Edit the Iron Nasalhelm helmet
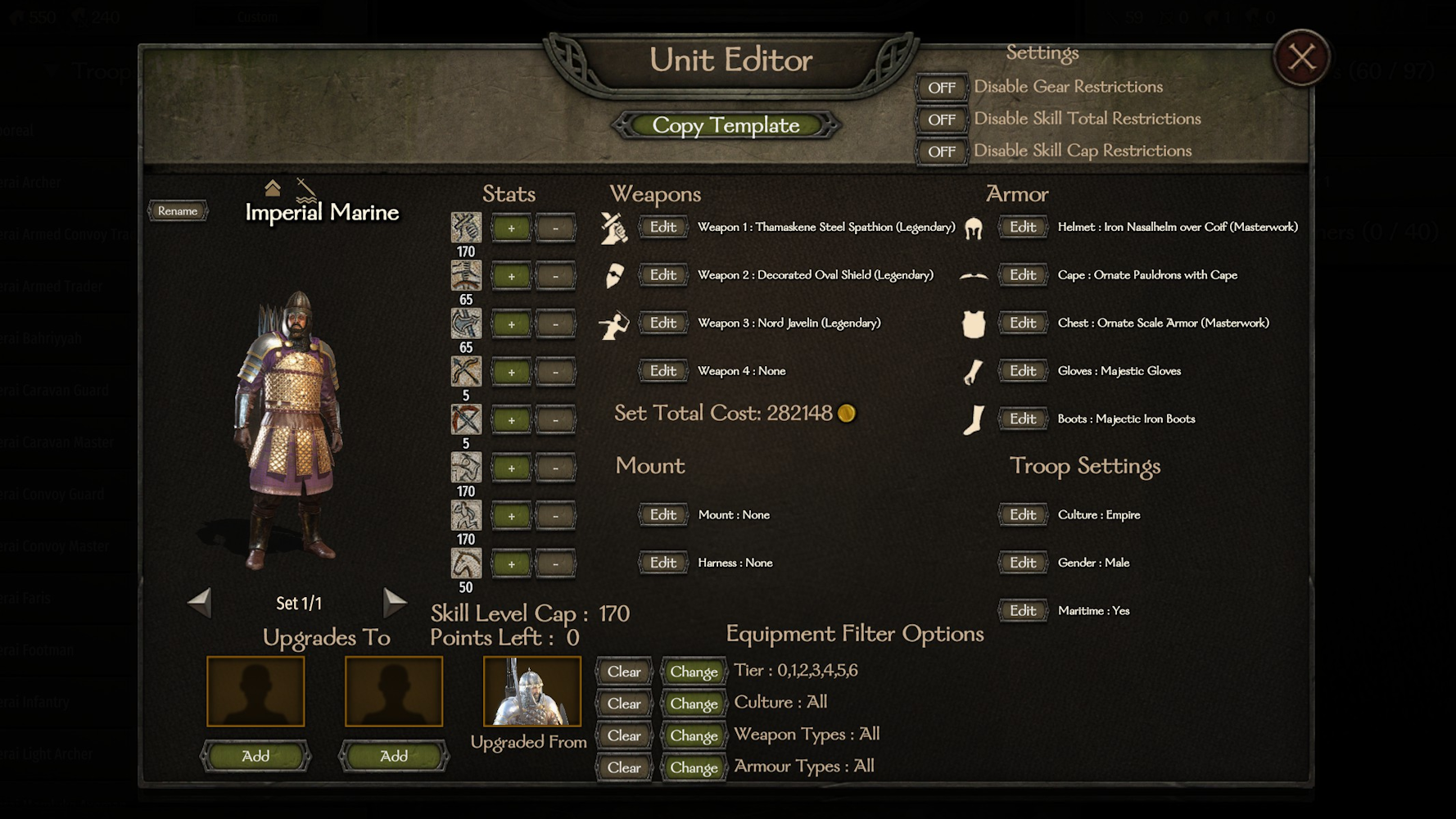1456x819 pixels. pos(1022,227)
